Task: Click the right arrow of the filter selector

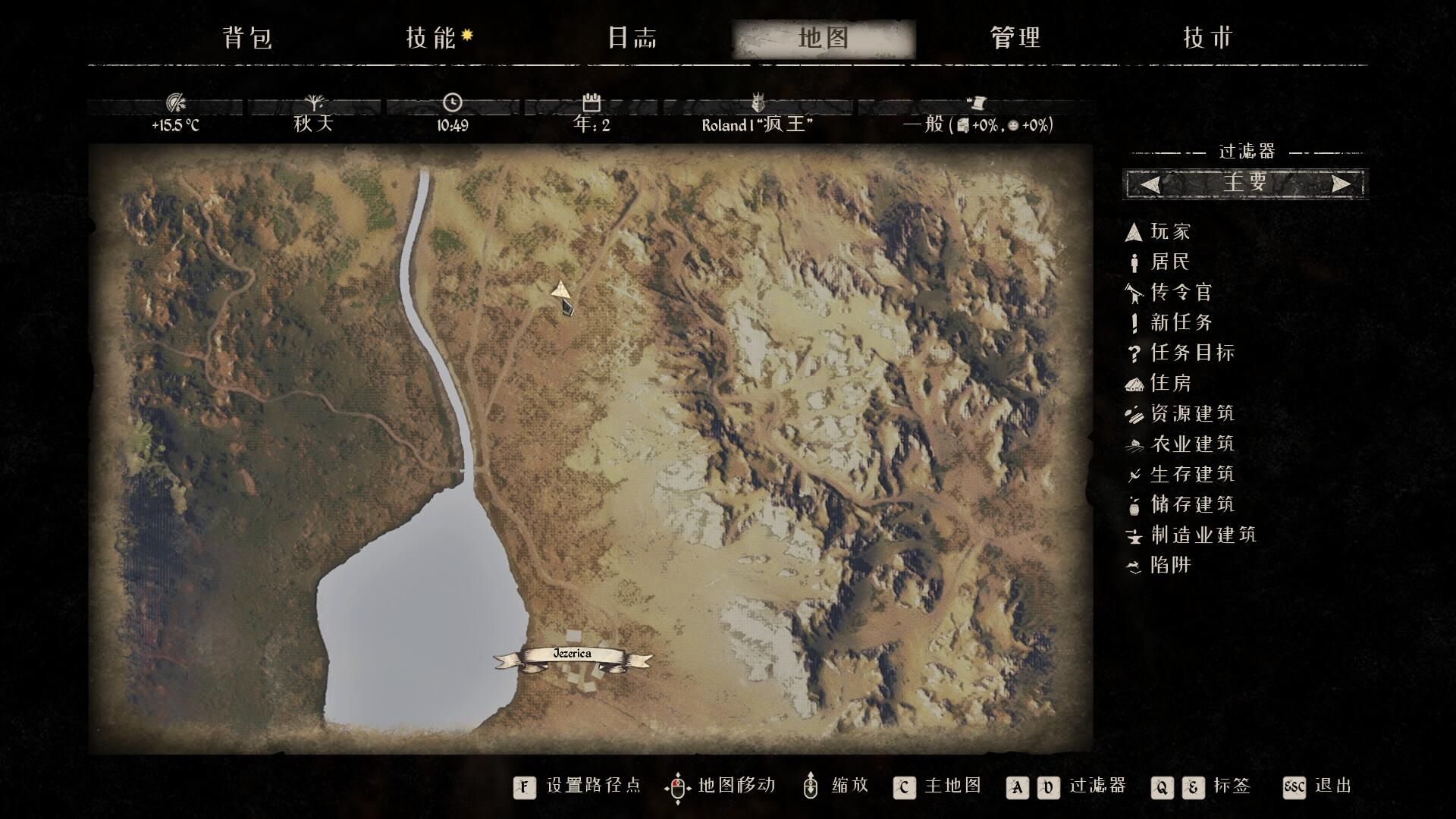Action: [x=1341, y=184]
